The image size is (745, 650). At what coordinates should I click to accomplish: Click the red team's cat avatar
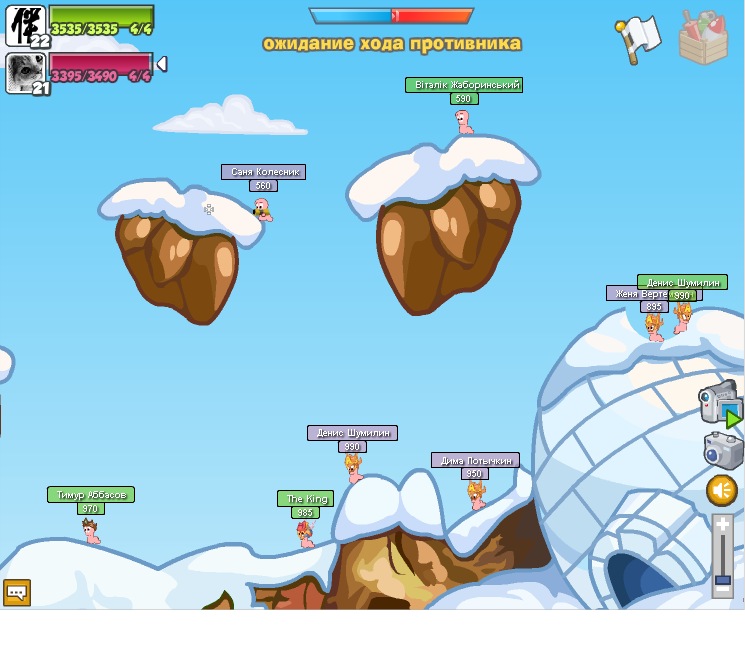click(25, 73)
